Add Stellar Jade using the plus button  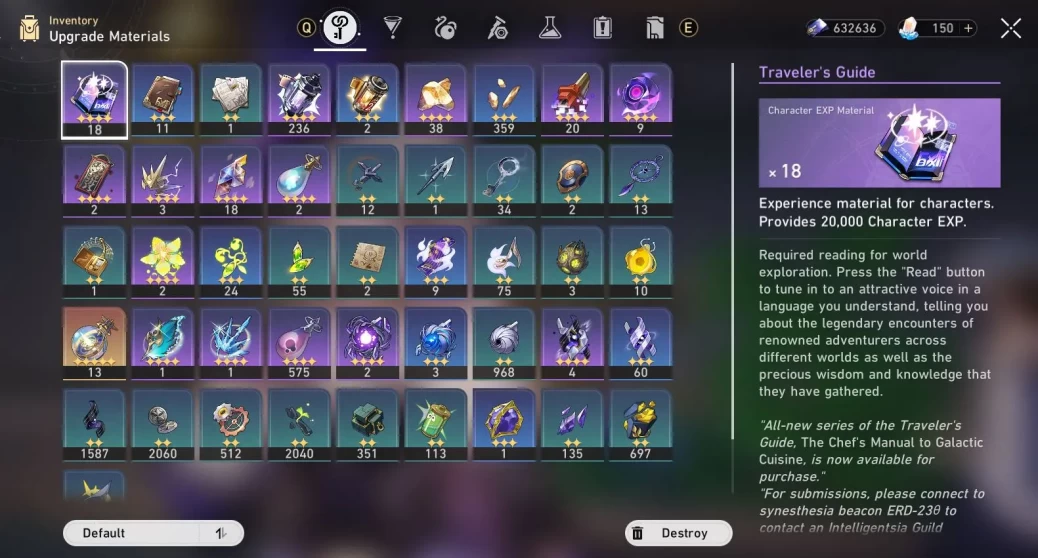point(968,28)
